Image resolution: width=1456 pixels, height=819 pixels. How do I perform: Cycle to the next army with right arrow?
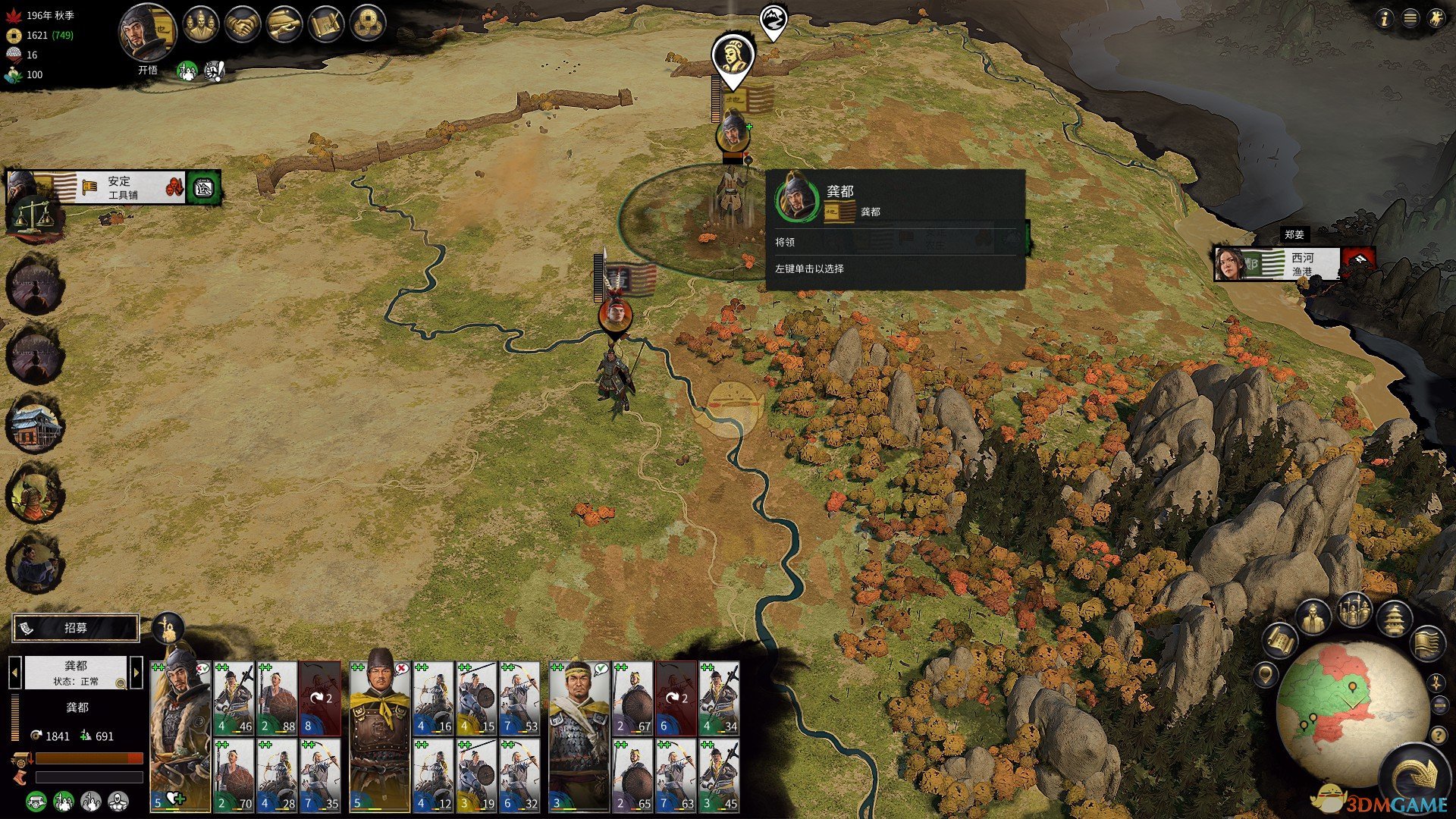click(136, 672)
